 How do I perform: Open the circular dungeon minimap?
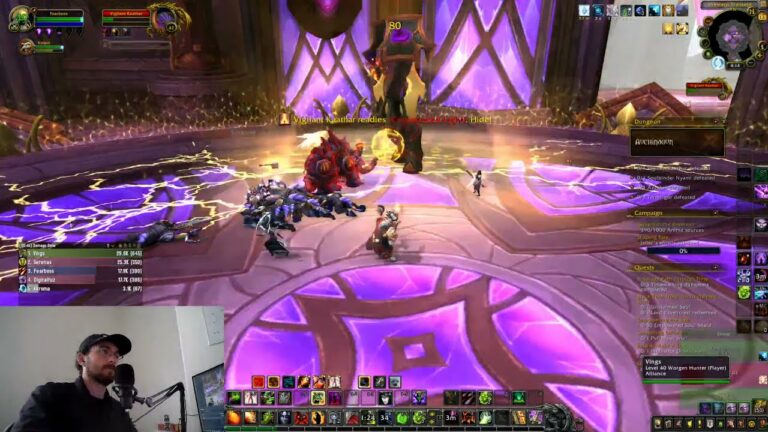tap(735, 33)
